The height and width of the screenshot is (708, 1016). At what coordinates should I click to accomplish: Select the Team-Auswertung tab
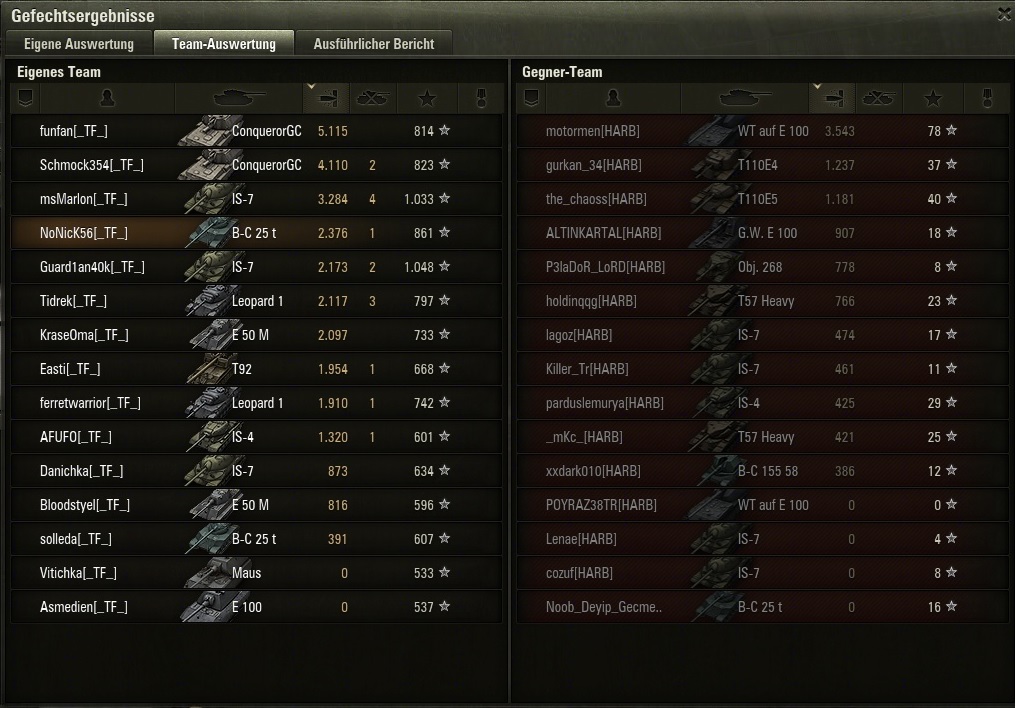click(x=223, y=44)
